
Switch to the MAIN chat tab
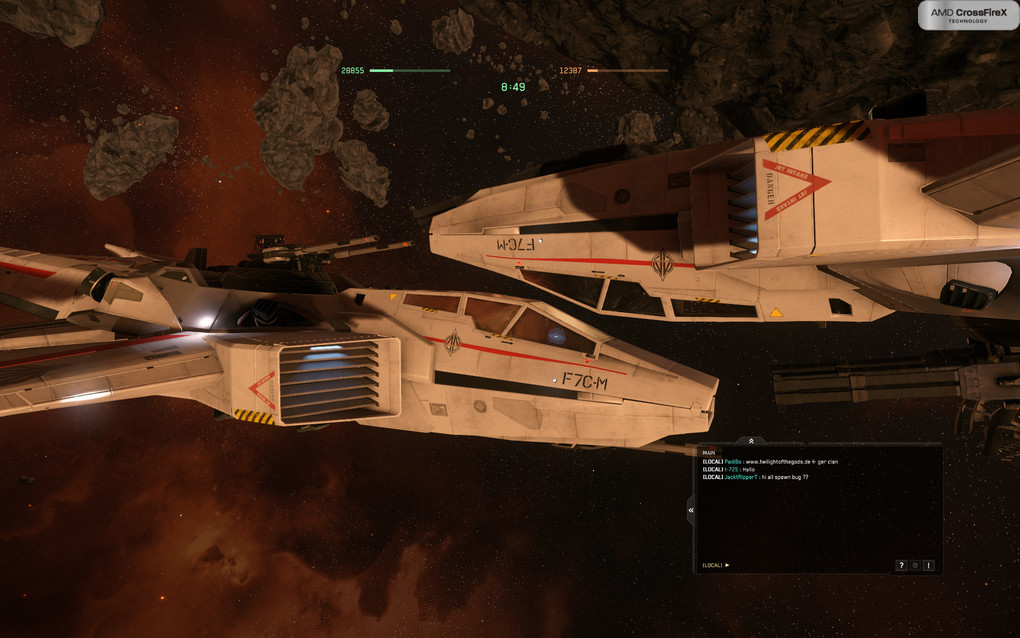709,452
